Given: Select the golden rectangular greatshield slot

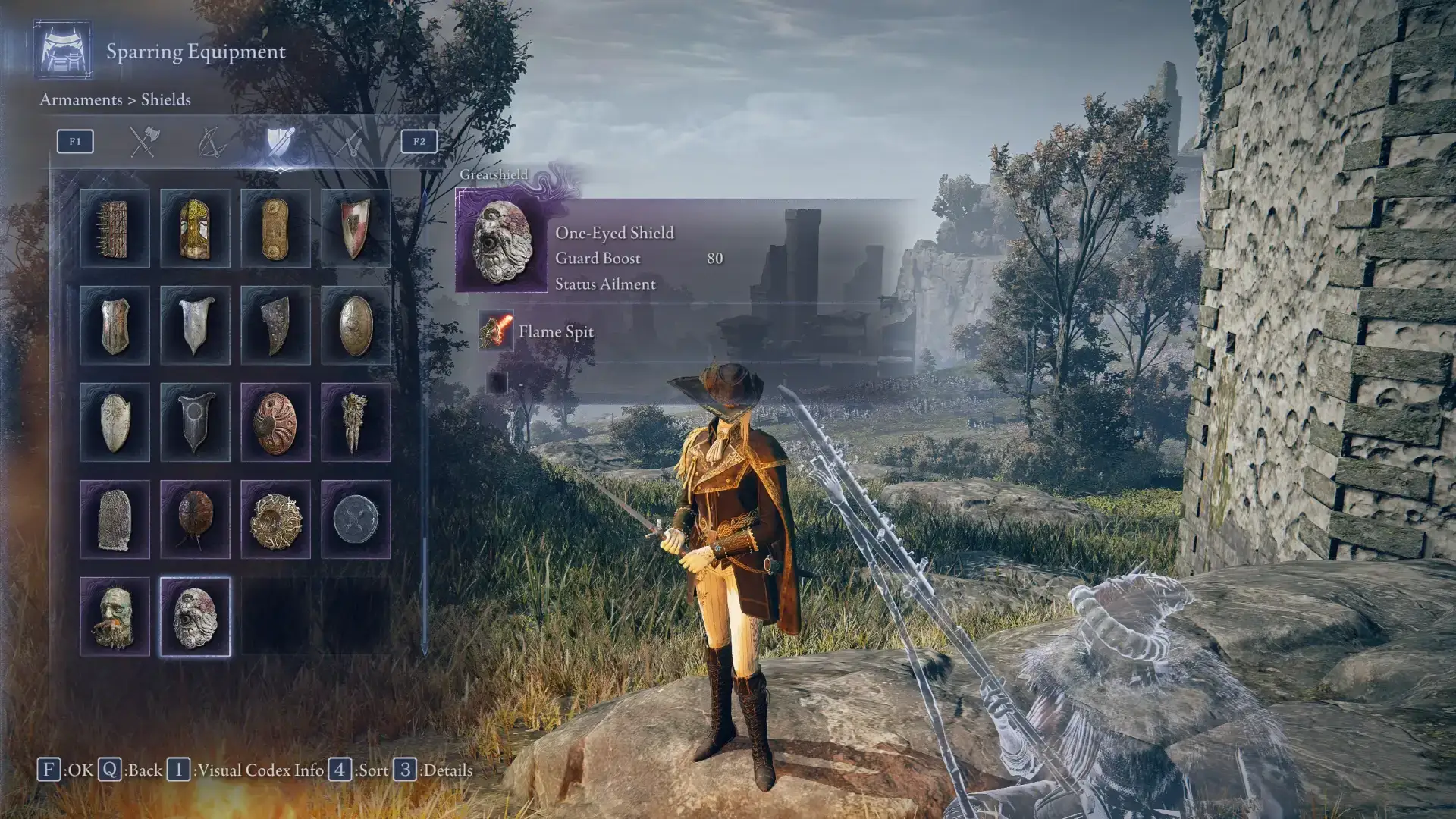Looking at the screenshot, I should point(275,228).
